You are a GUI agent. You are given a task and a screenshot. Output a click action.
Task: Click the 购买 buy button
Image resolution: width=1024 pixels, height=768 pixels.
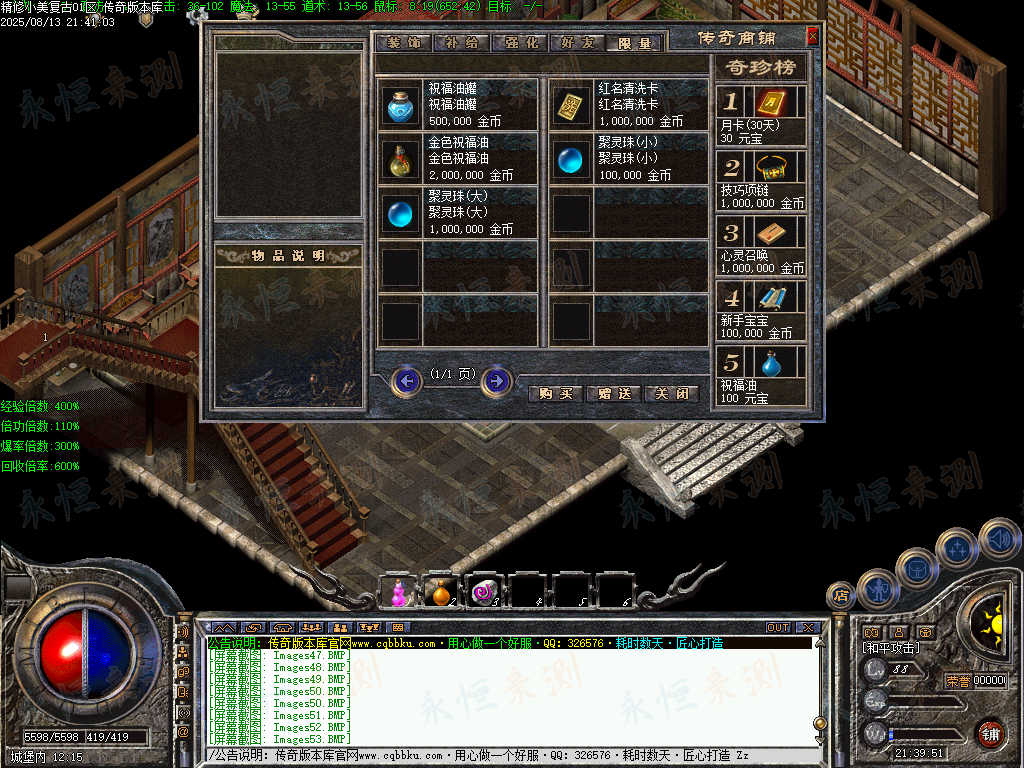coord(555,394)
